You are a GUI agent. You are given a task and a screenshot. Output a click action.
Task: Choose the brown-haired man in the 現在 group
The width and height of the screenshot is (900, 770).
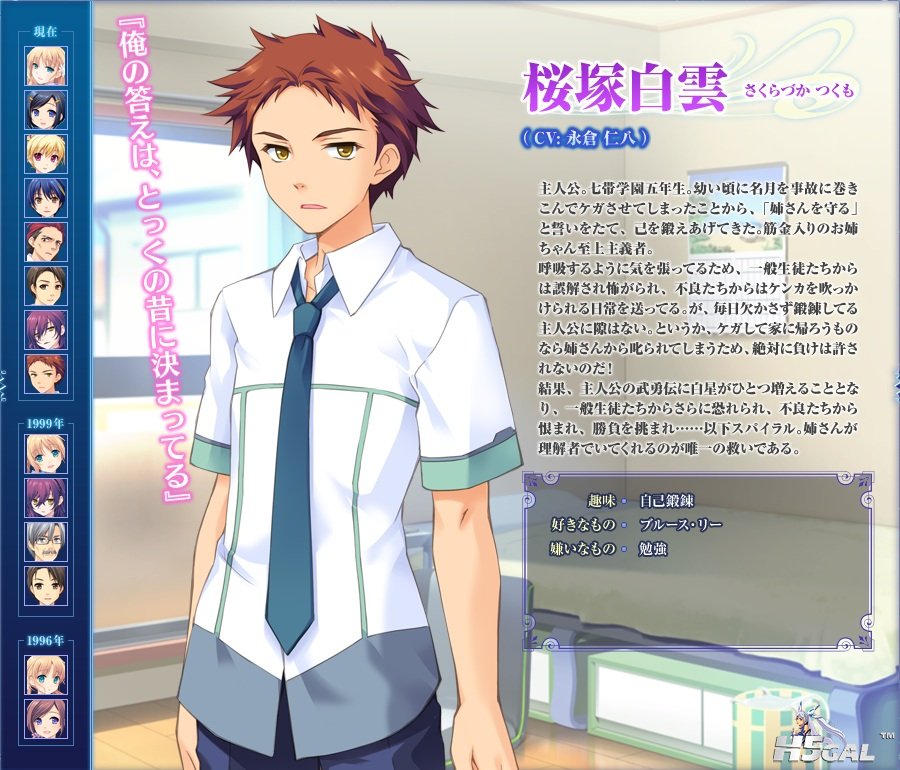point(47,286)
